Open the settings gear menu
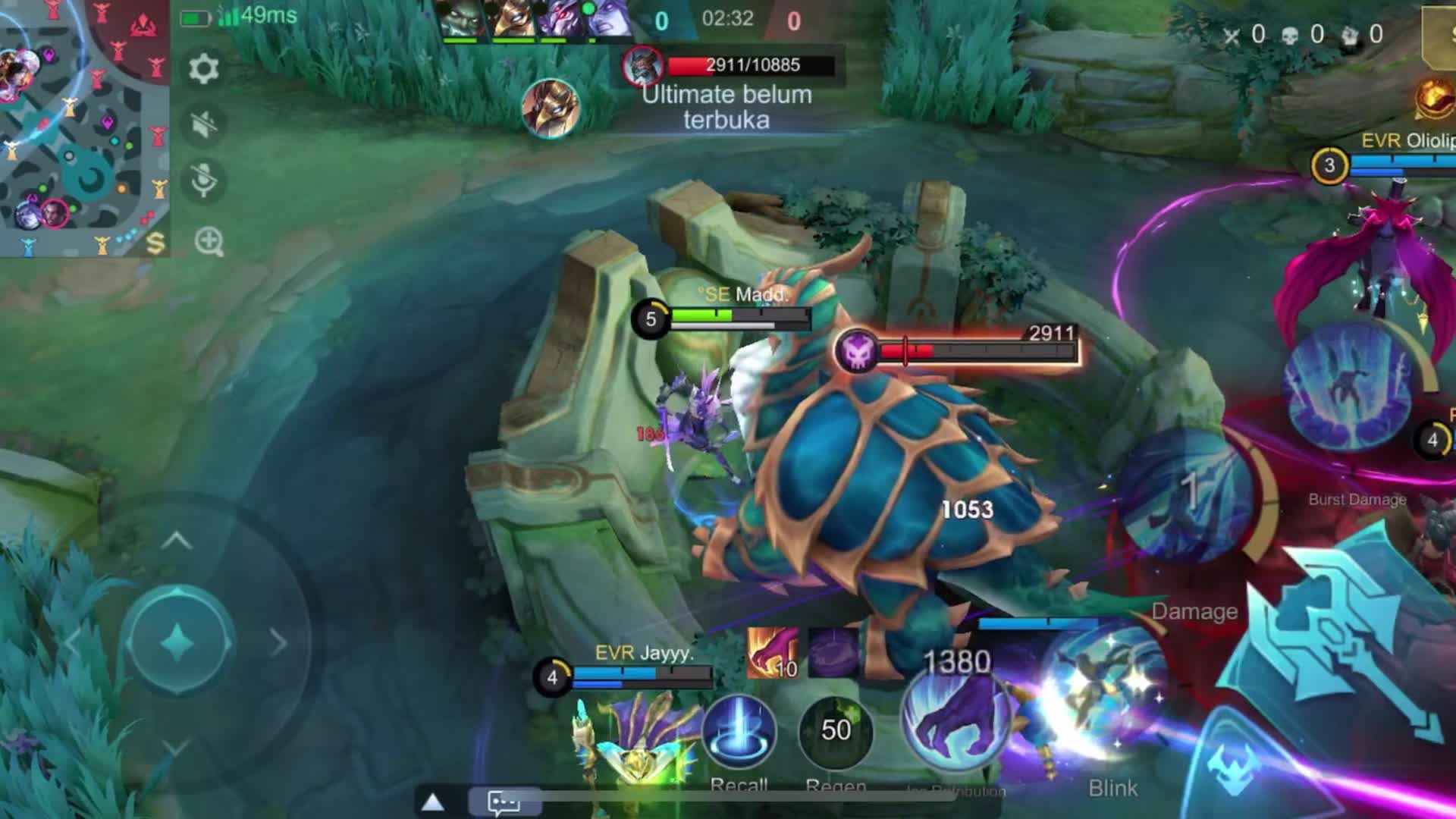This screenshot has height=819, width=1456. pos(203,69)
